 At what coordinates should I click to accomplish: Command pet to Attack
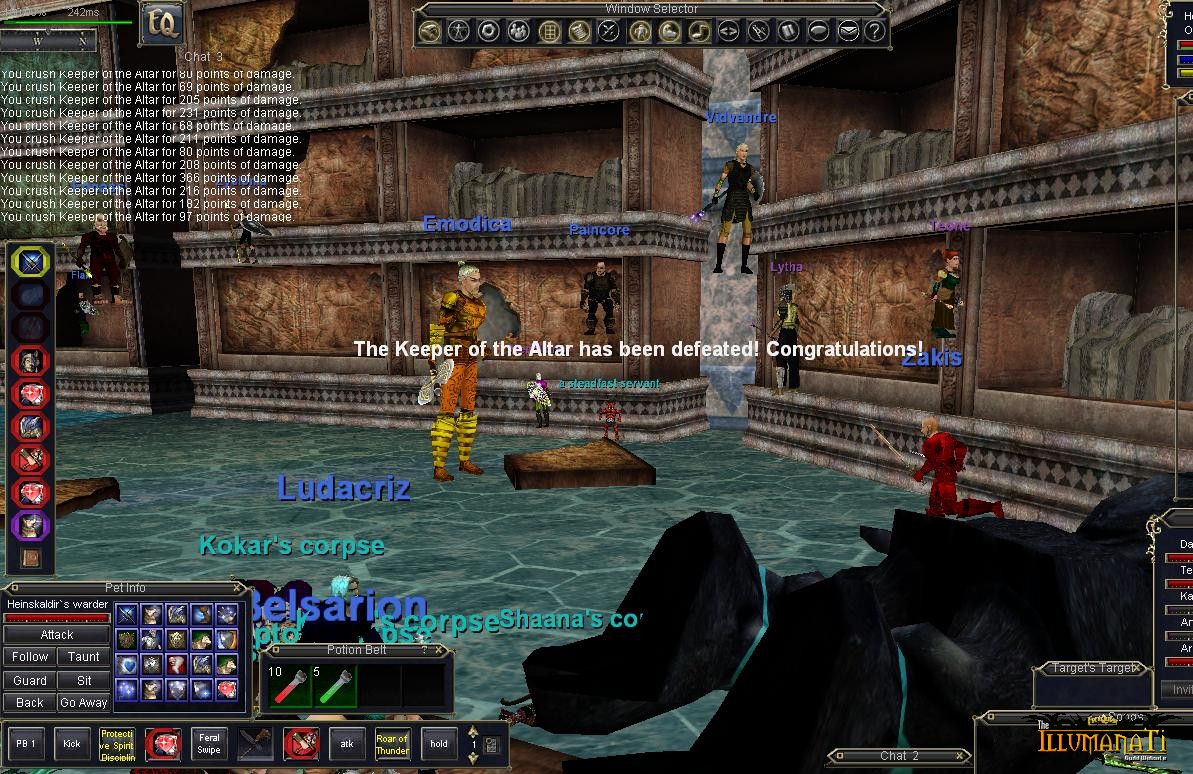57,634
